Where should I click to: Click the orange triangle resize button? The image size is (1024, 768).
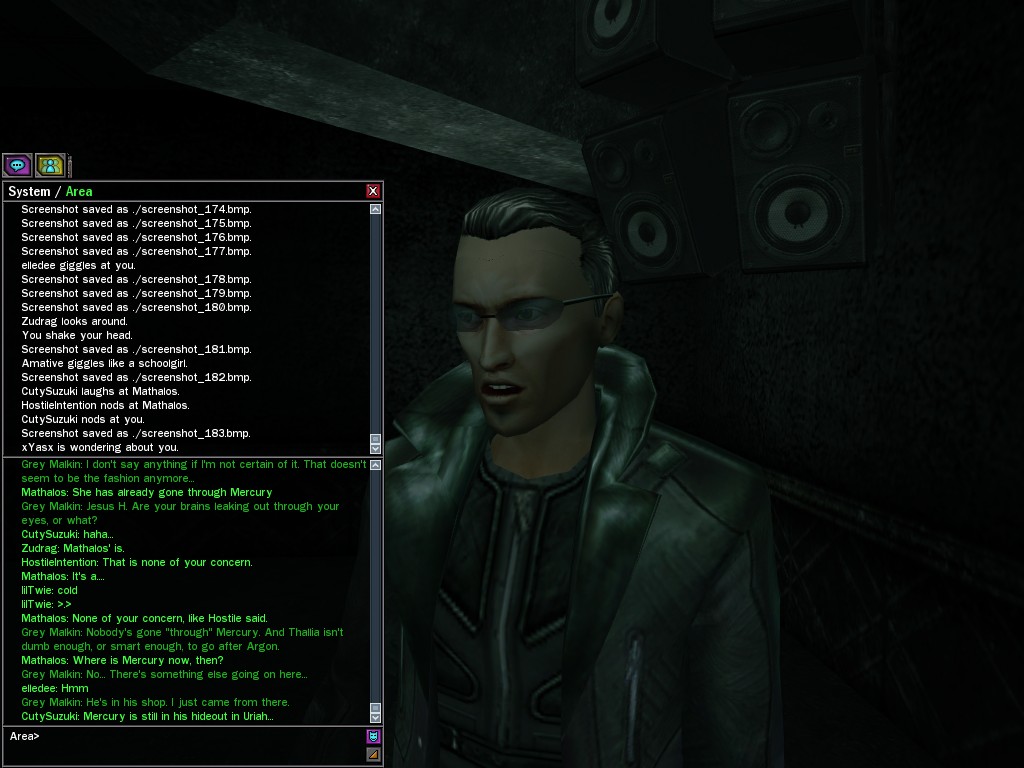(x=373, y=755)
